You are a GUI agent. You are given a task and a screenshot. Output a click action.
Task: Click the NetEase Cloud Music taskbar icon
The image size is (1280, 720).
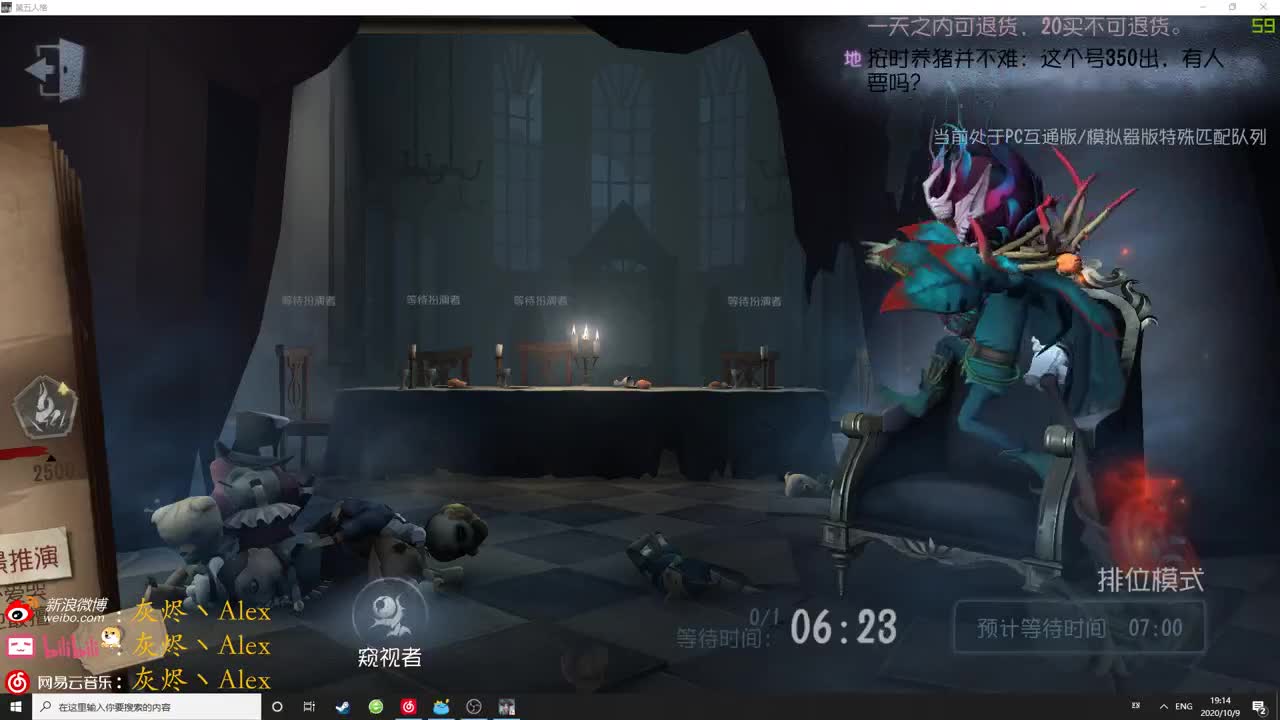coord(408,707)
